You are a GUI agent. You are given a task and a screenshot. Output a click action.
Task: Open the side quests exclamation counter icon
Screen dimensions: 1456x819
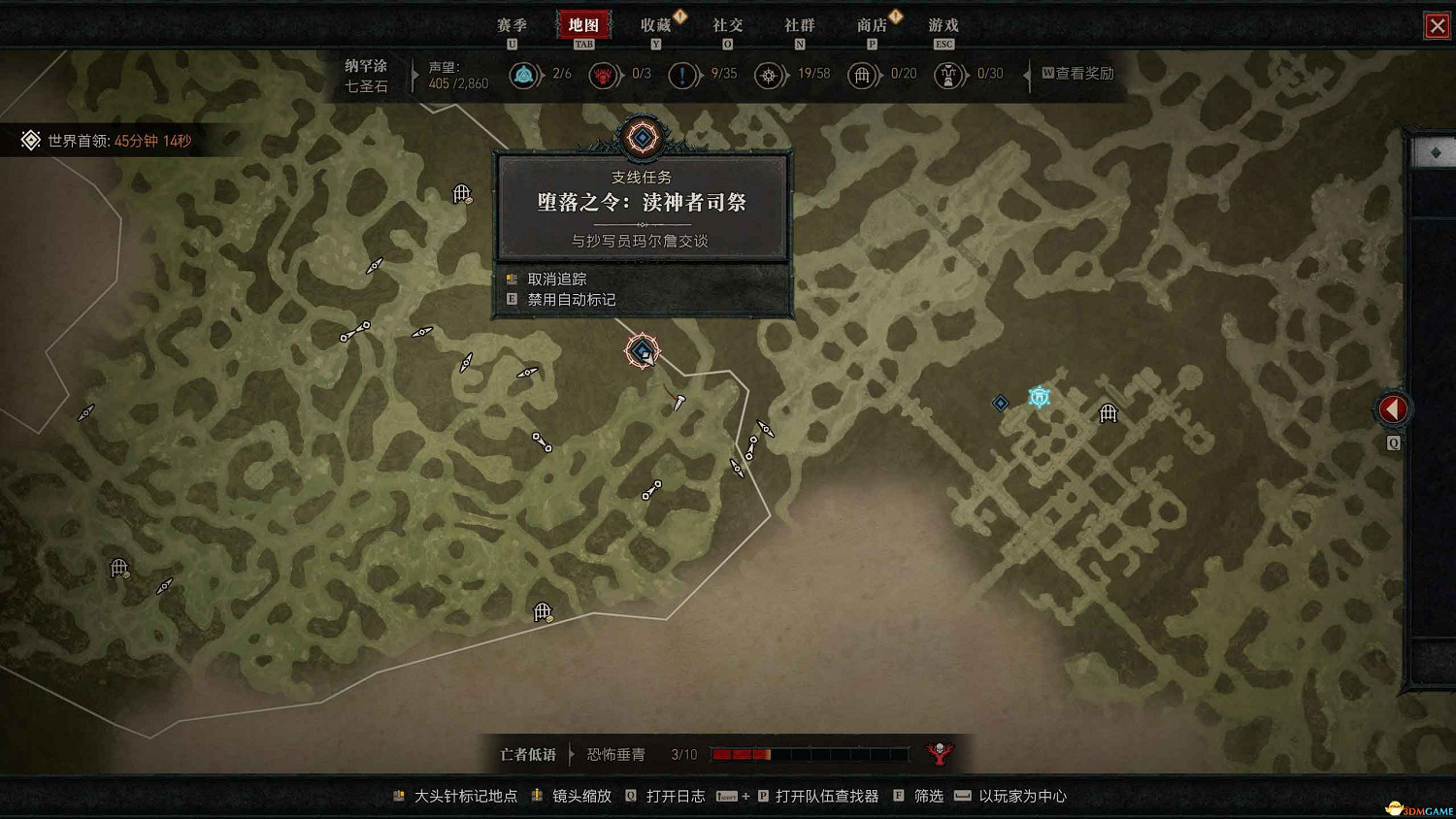click(x=684, y=75)
